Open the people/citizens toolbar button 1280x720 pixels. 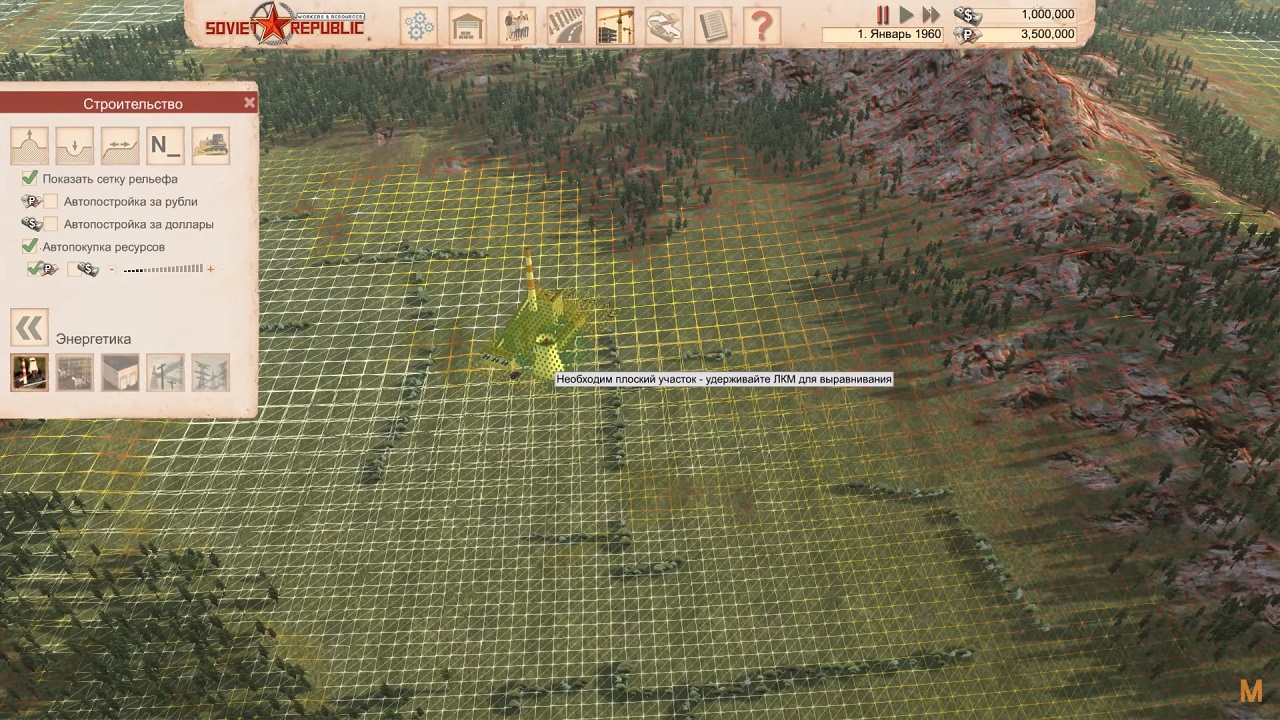pos(517,25)
